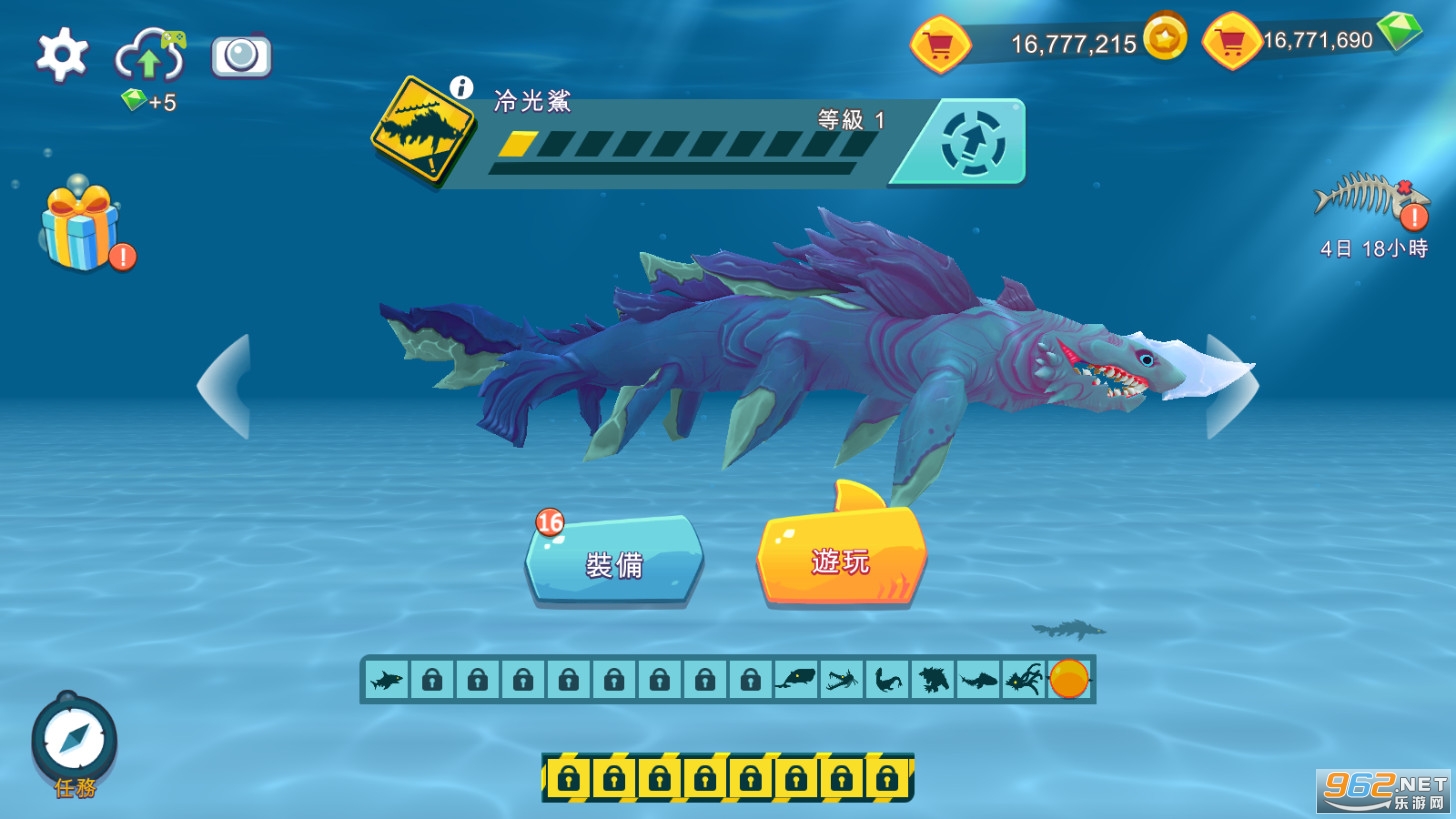Open cloud save sync
Image resolution: width=1456 pixels, height=819 pixels.
click(x=149, y=57)
